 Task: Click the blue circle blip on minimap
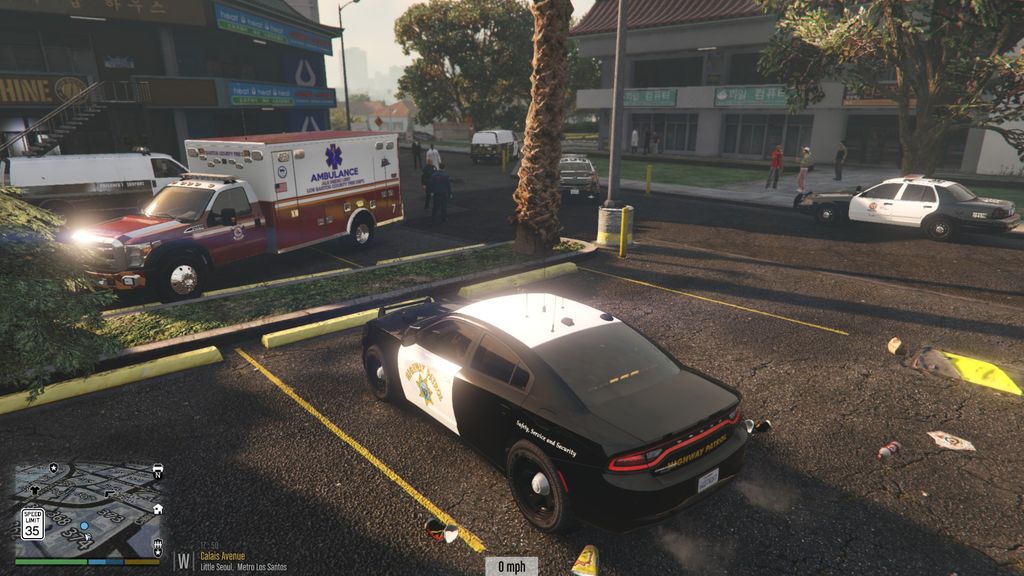(x=84, y=526)
